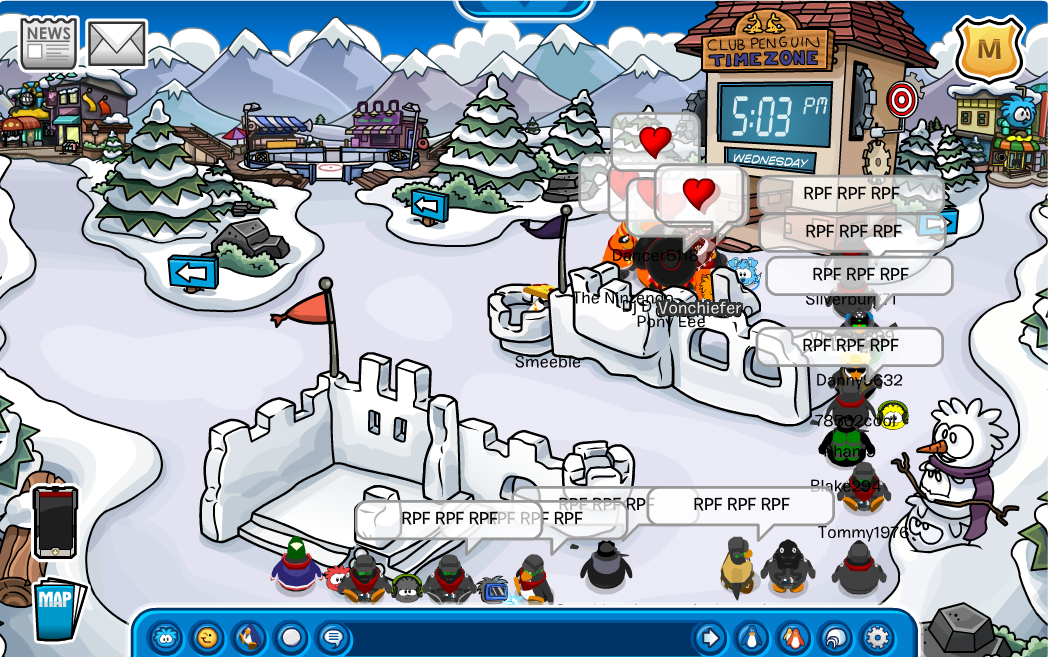This screenshot has width=1059, height=657.
Task: Open the island MAP
Action: coord(55,606)
